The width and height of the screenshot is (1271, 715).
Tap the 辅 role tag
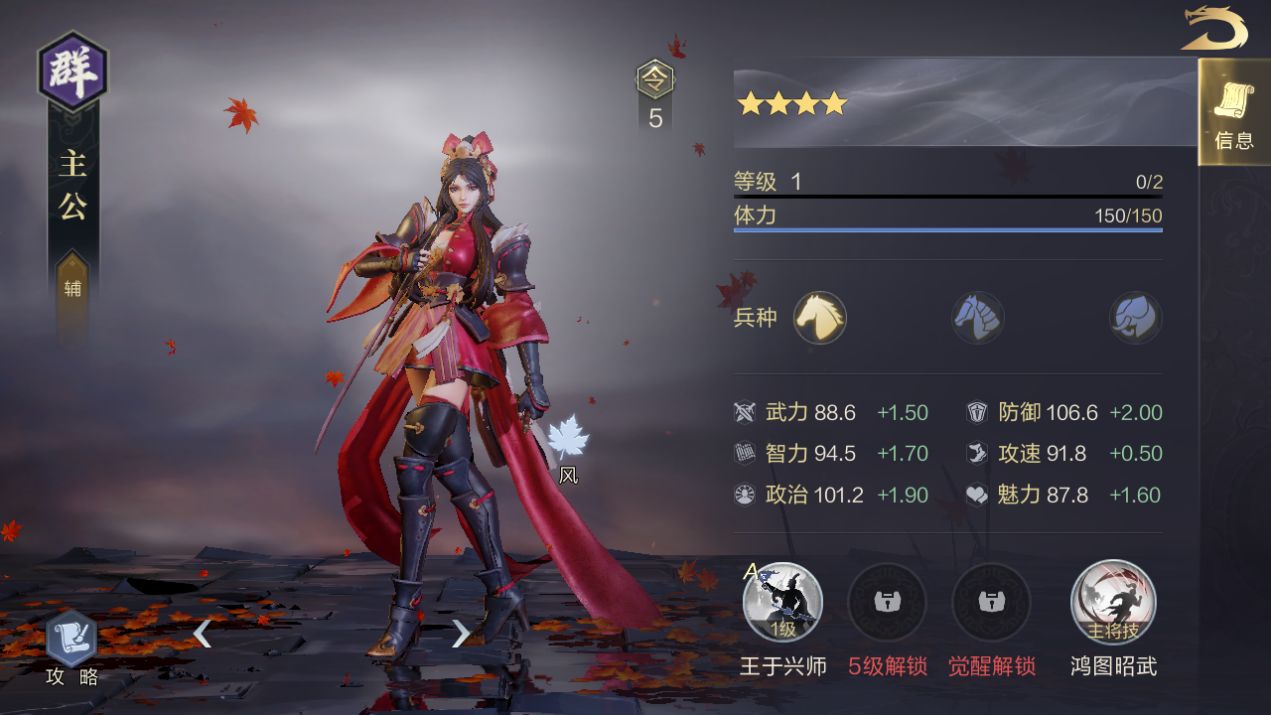[x=73, y=289]
